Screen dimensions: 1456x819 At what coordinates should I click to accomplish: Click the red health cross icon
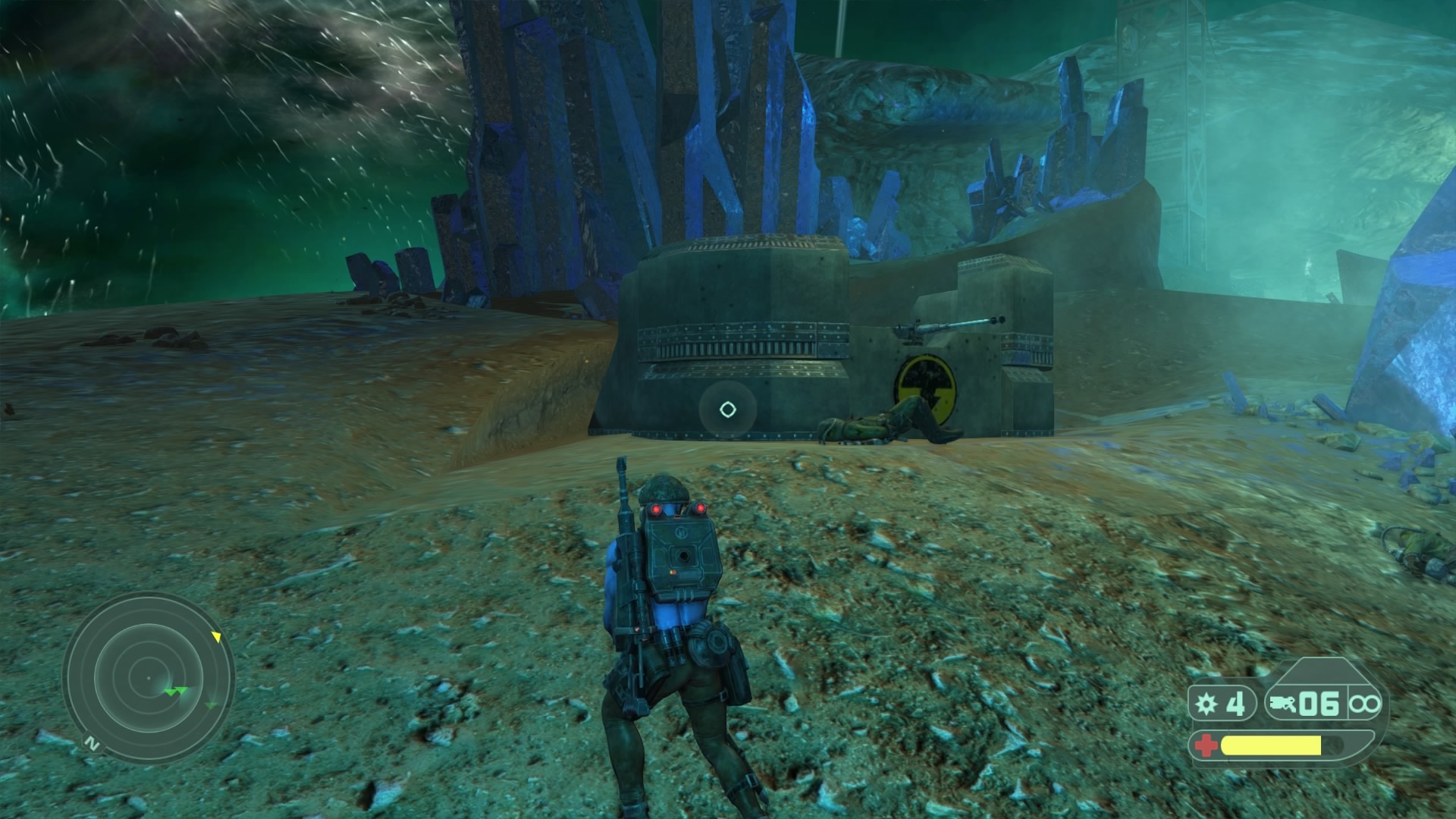(x=1207, y=746)
